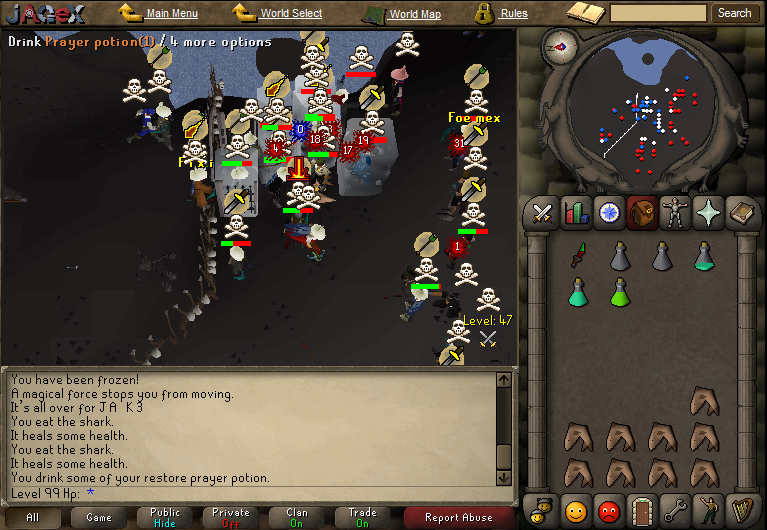Viewport: 767px width, 530px height.
Task: Click the compass to face north
Action: (x=559, y=46)
